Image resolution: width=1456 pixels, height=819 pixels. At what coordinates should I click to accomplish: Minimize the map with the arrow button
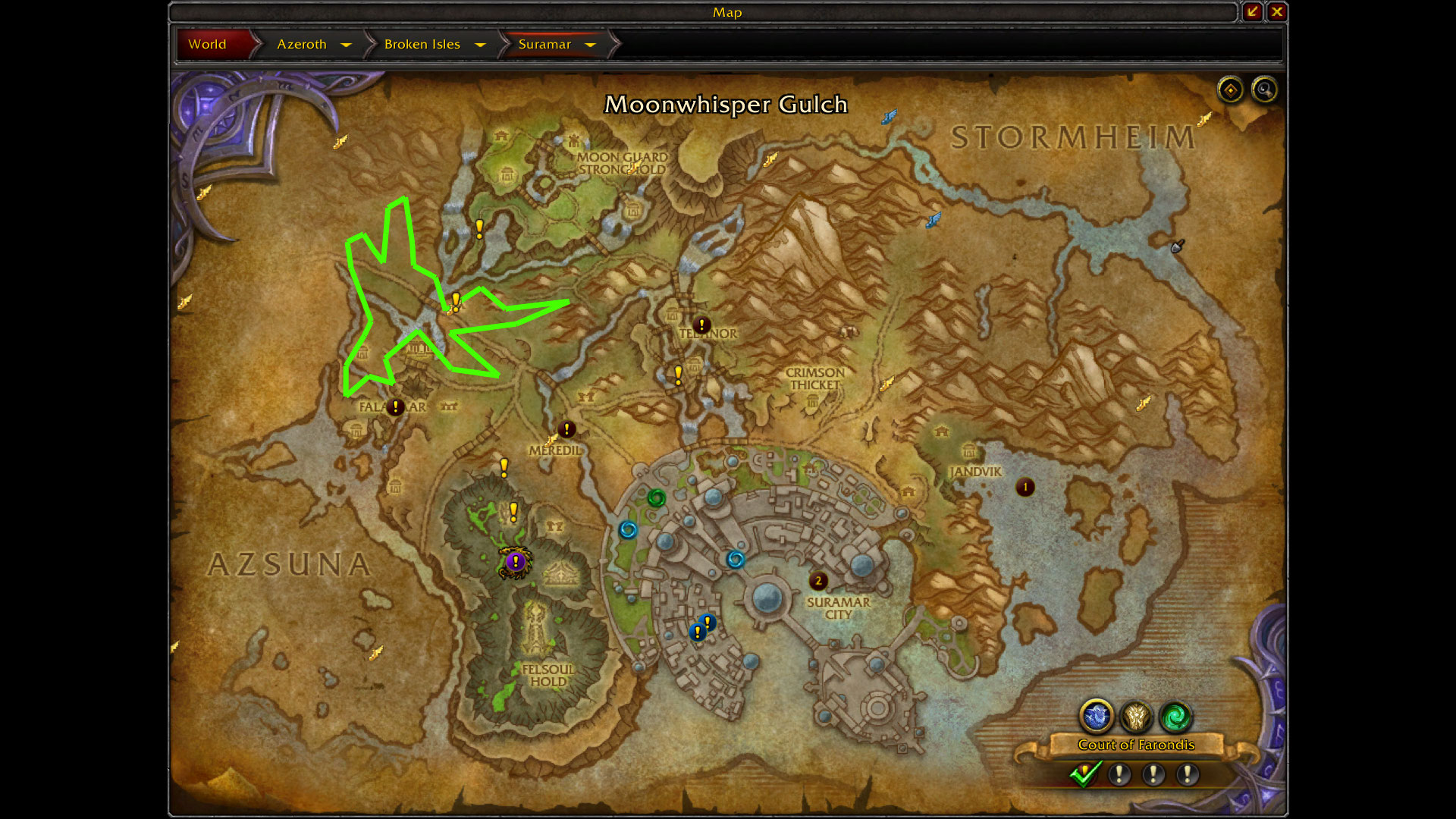1252,11
